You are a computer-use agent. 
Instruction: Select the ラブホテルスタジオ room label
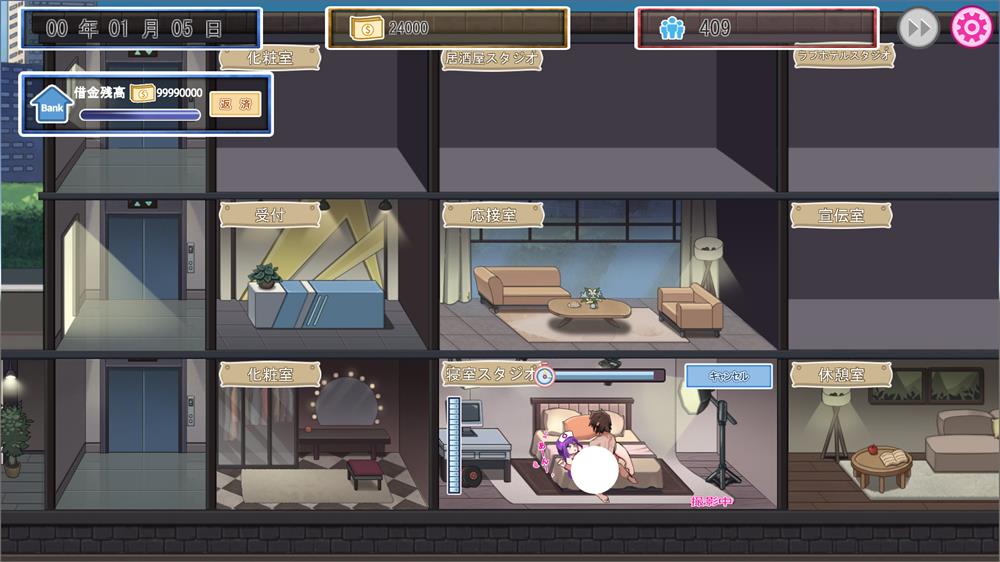843,56
